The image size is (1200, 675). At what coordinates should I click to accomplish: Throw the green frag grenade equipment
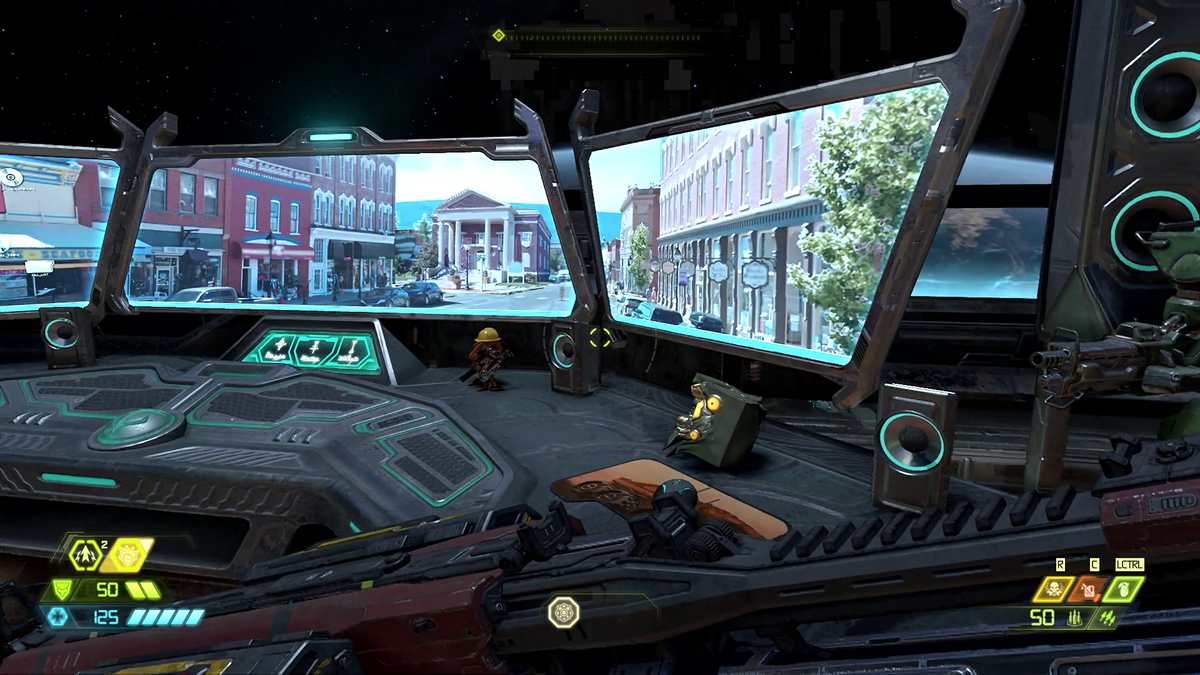[x=1124, y=590]
